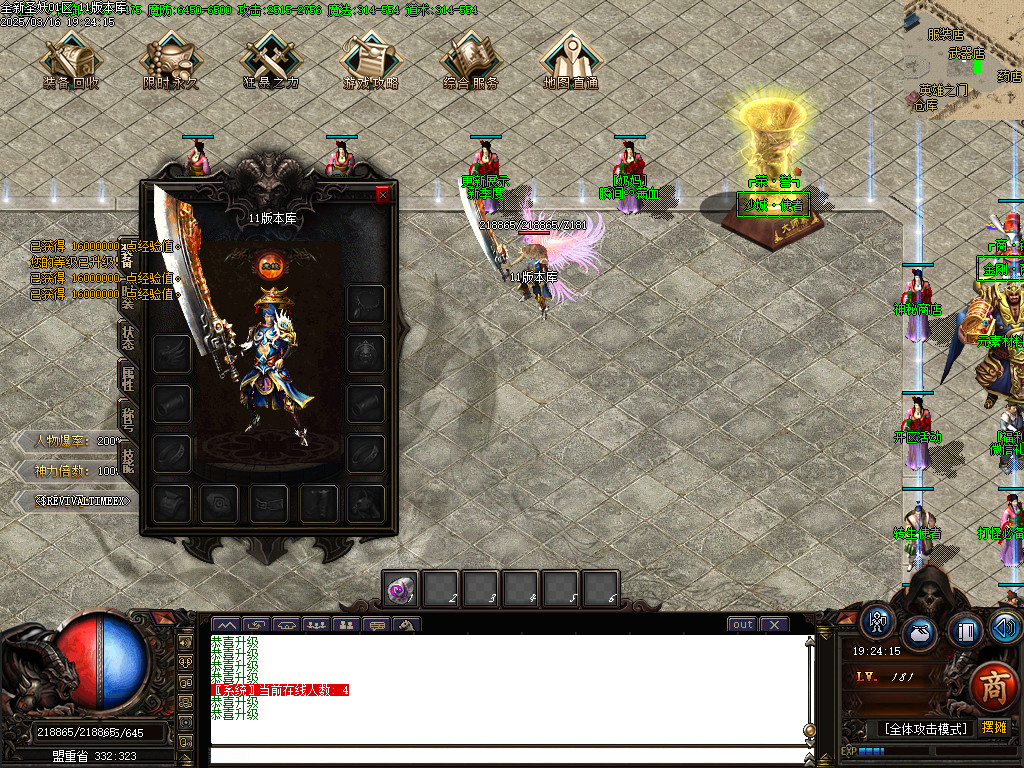Toggle the sound speaker icon
Image resolution: width=1024 pixels, height=768 pixels.
tap(1005, 628)
